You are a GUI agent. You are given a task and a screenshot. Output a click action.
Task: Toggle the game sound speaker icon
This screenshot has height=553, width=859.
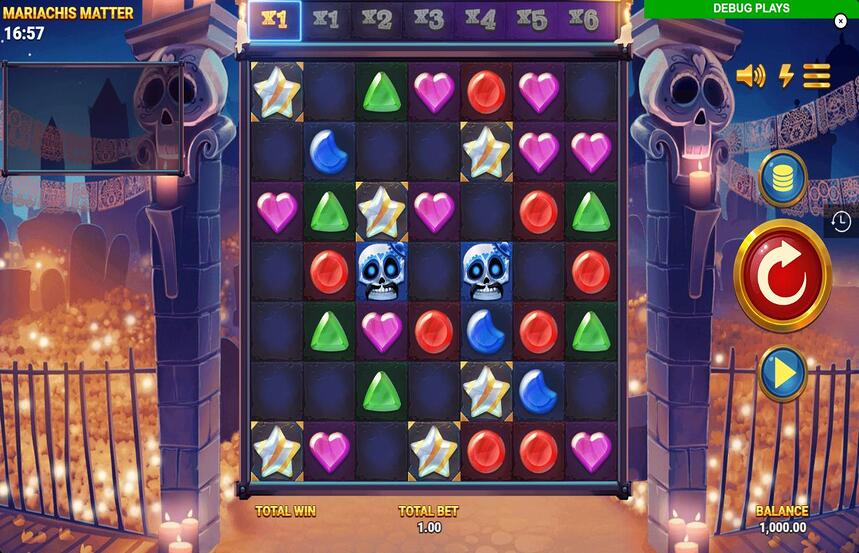click(x=750, y=76)
